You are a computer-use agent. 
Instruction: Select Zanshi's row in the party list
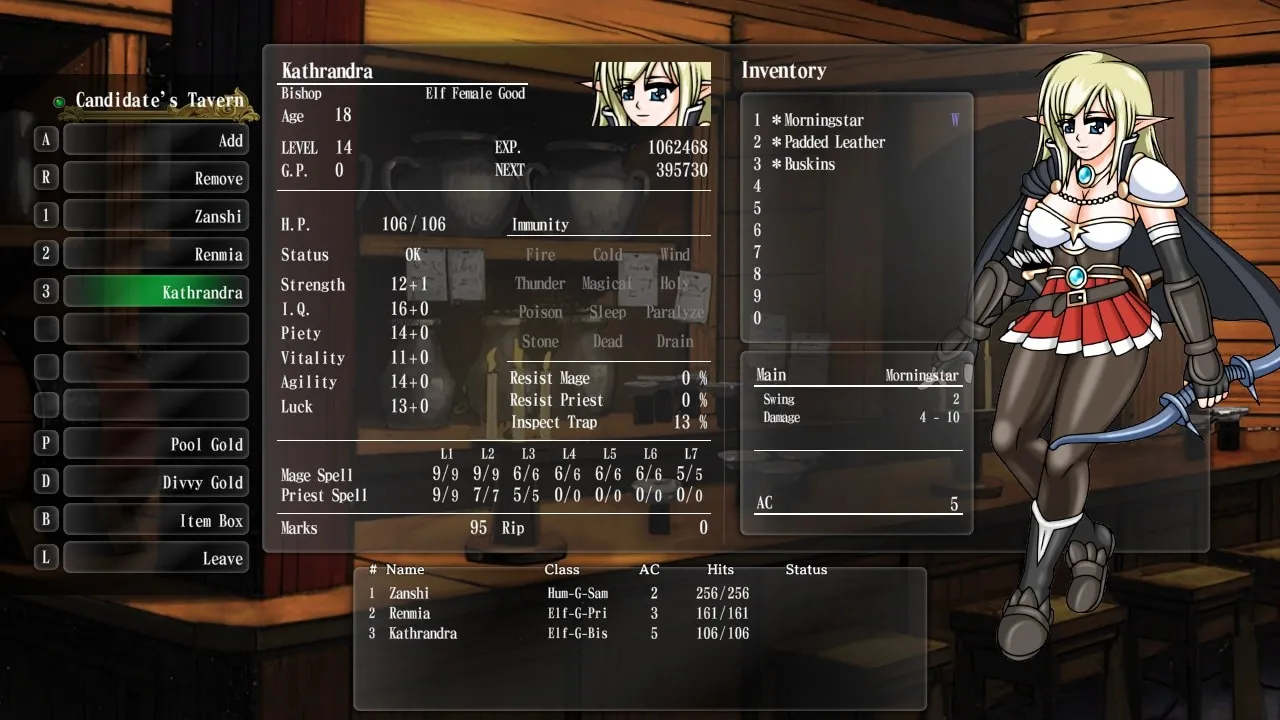(560, 593)
